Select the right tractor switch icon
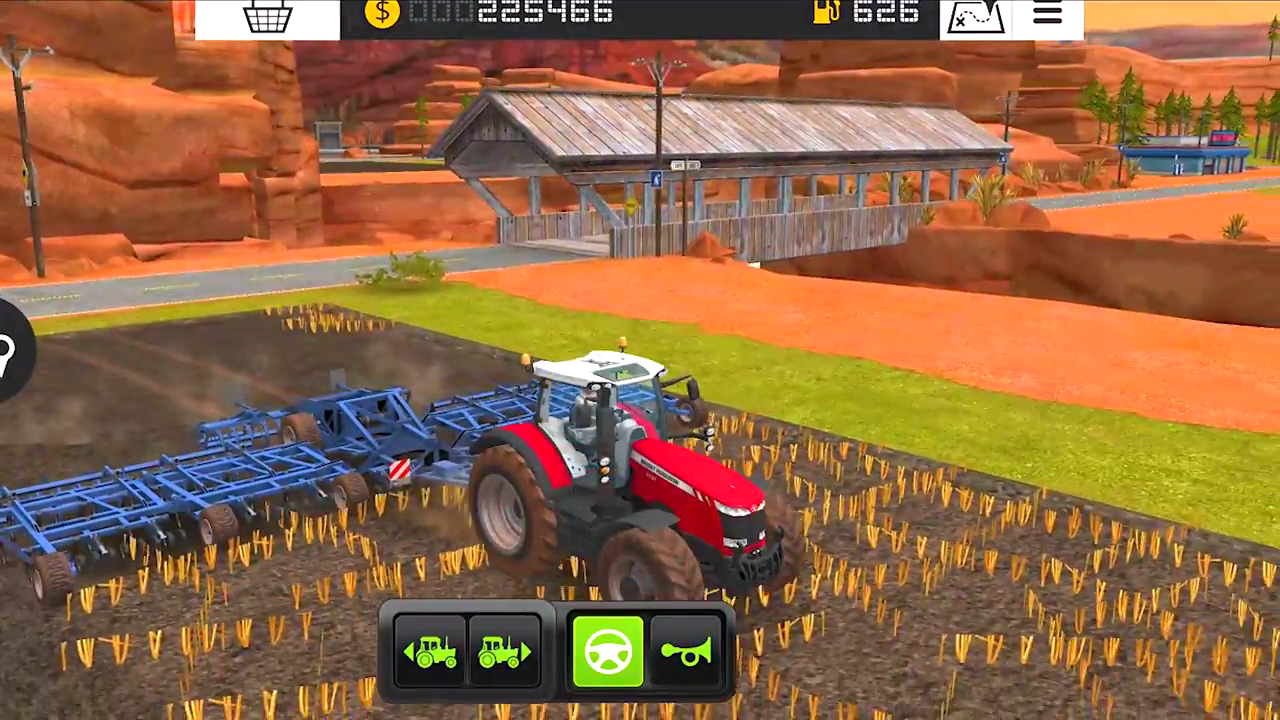Image resolution: width=1280 pixels, height=720 pixels. [506, 650]
